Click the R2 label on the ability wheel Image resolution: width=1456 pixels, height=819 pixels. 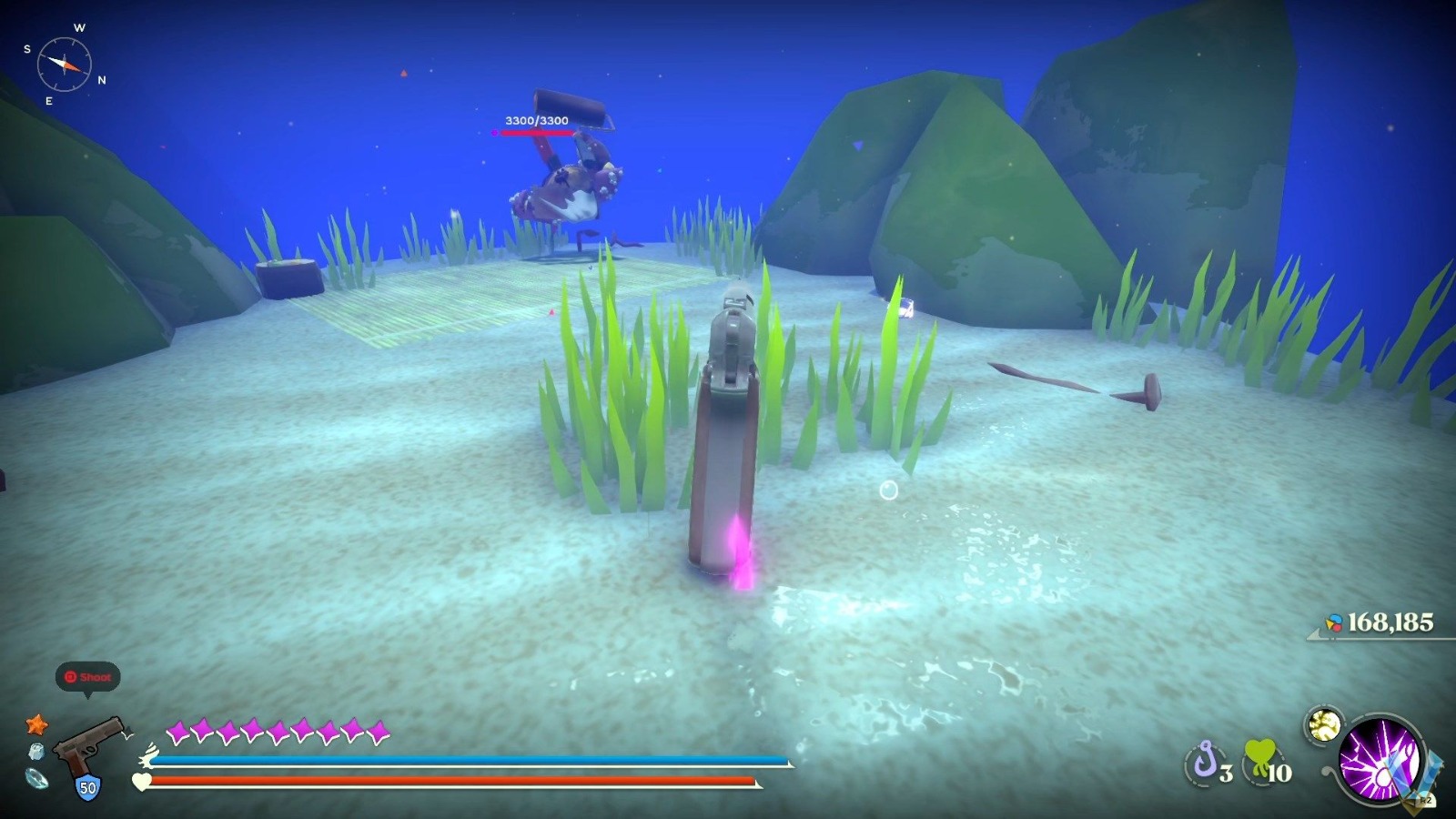[1427, 799]
